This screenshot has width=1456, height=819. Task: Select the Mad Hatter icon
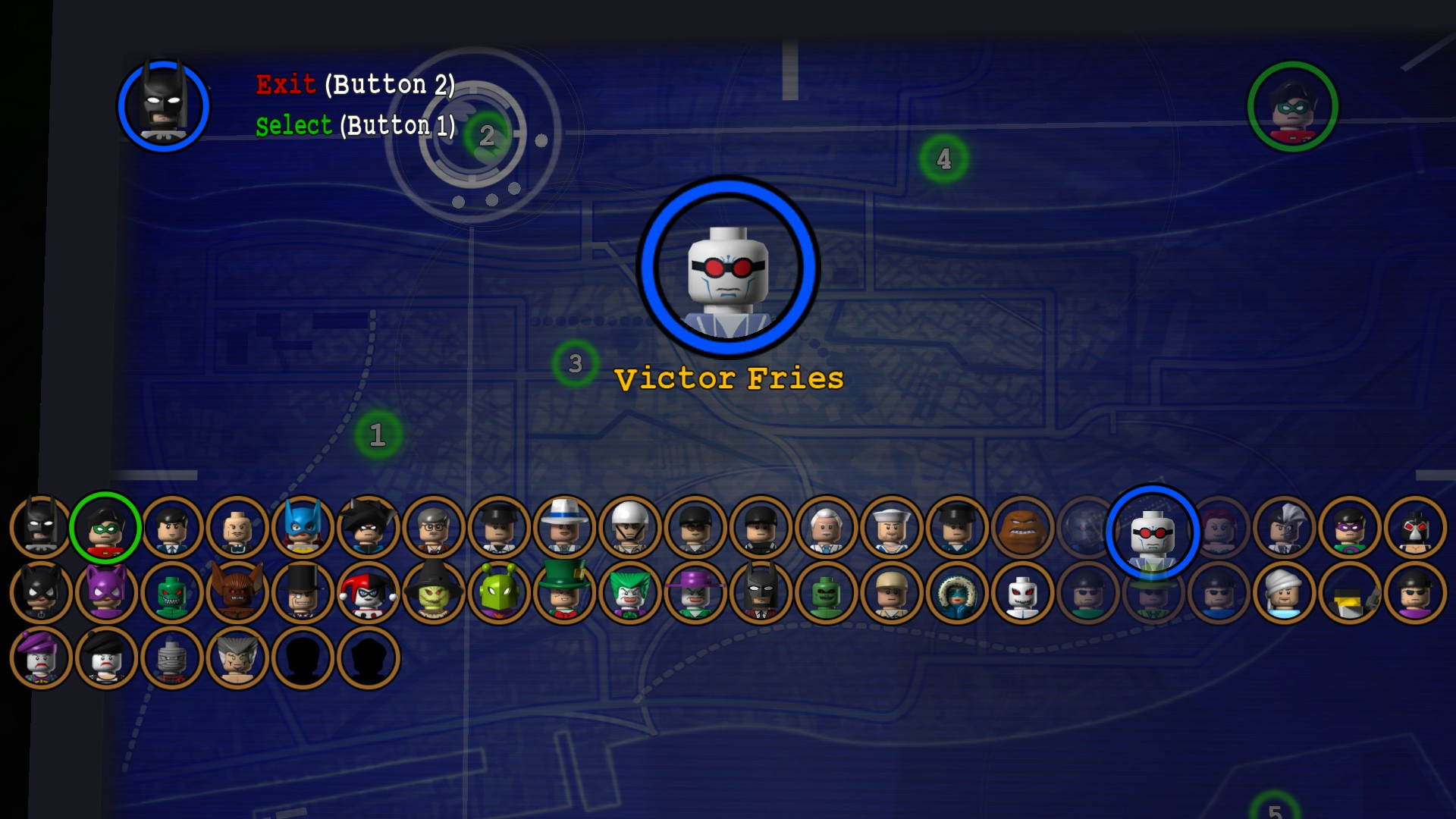point(565,594)
